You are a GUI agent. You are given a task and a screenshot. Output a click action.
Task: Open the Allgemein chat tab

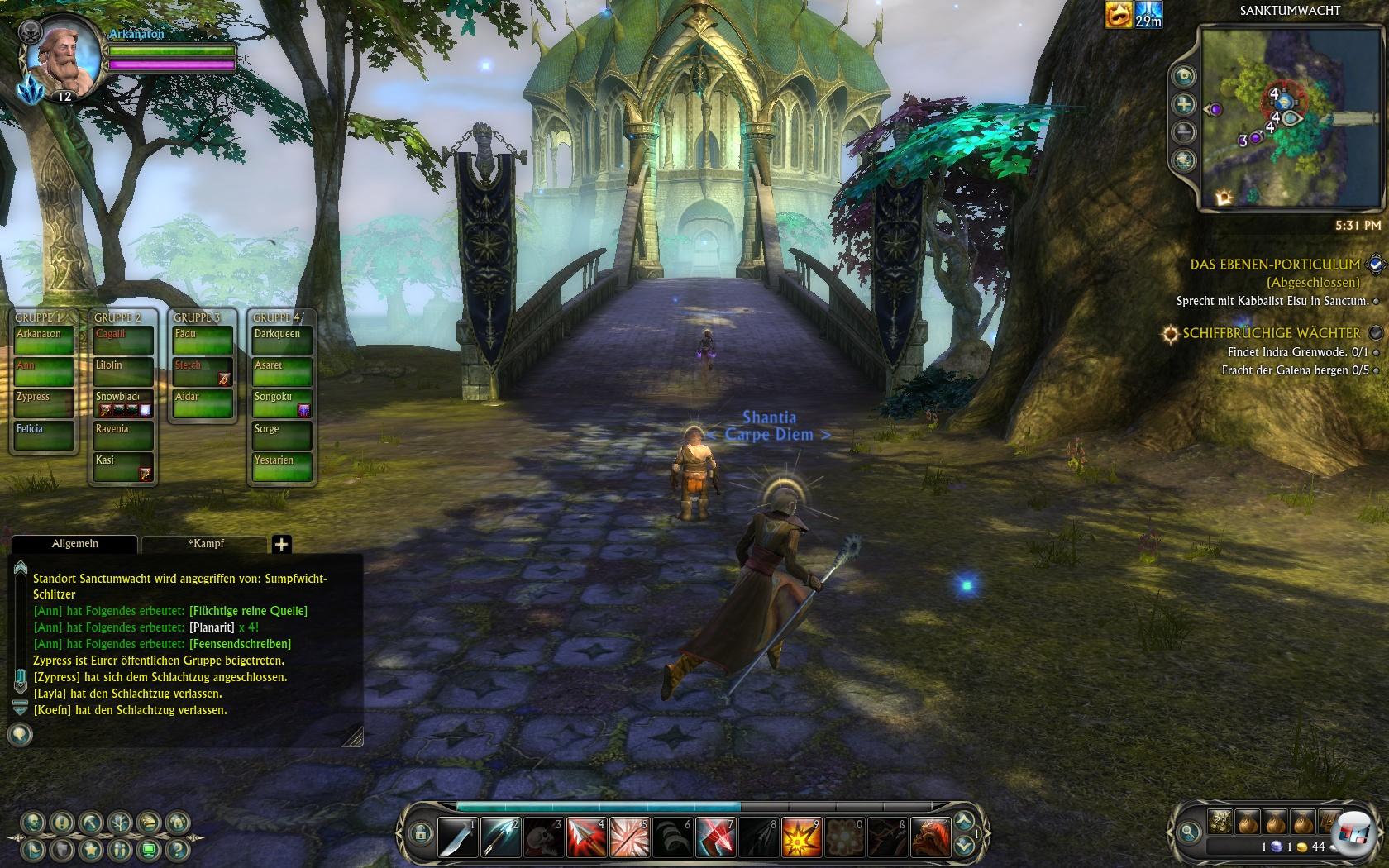click(x=75, y=543)
